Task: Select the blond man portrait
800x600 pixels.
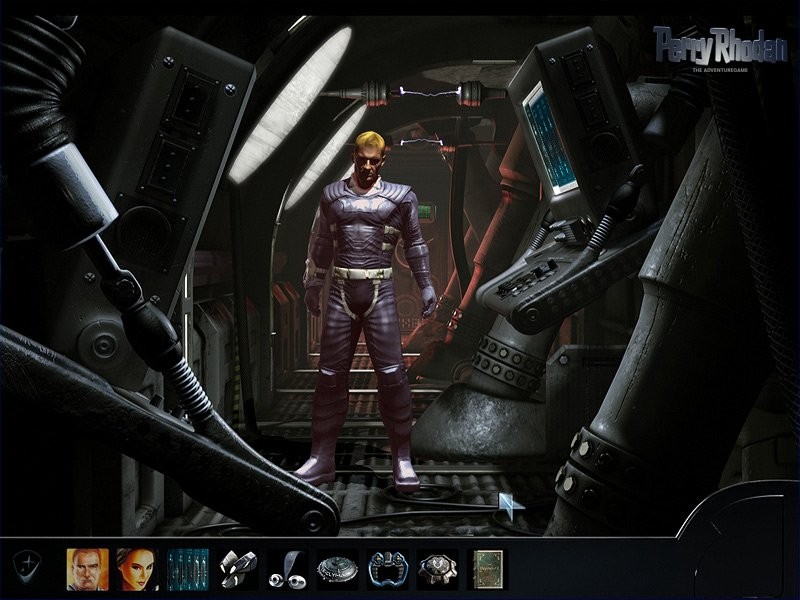Action: [87, 568]
